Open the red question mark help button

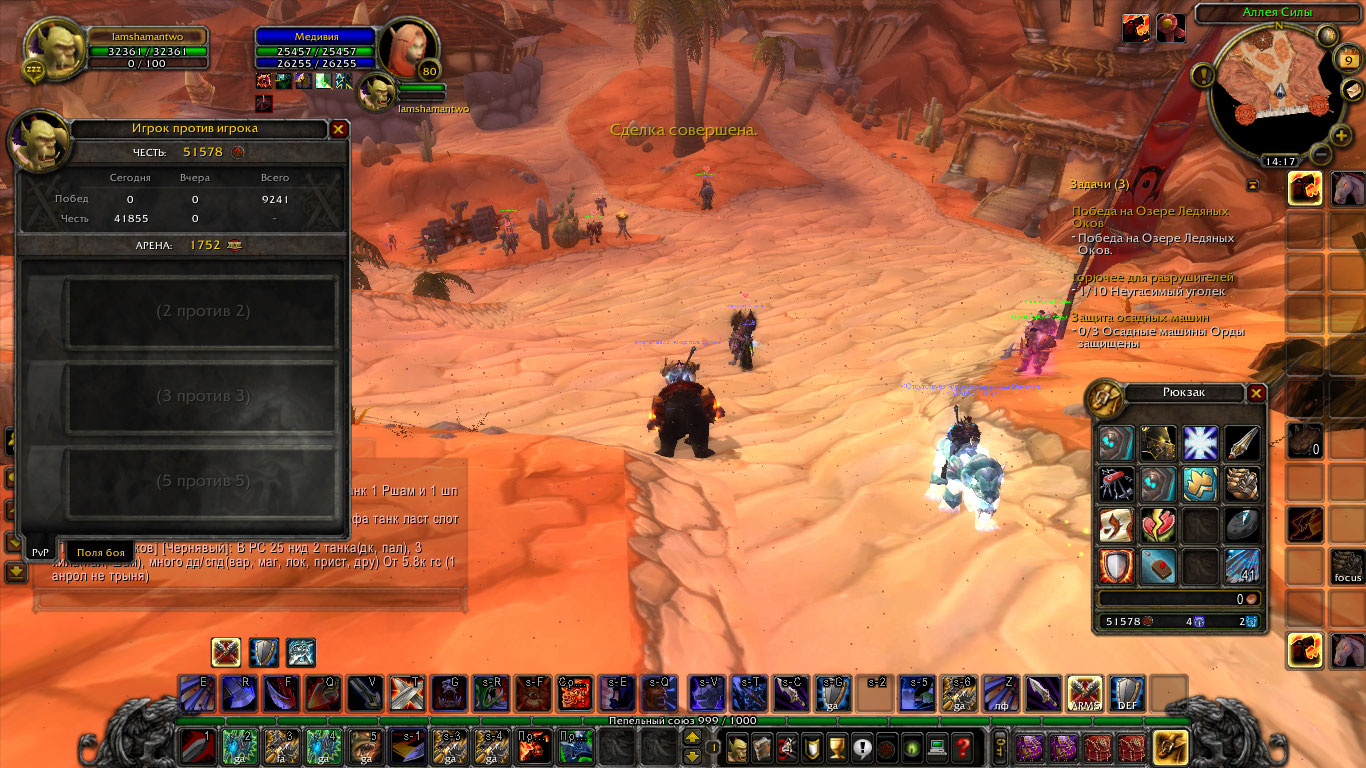coord(962,746)
